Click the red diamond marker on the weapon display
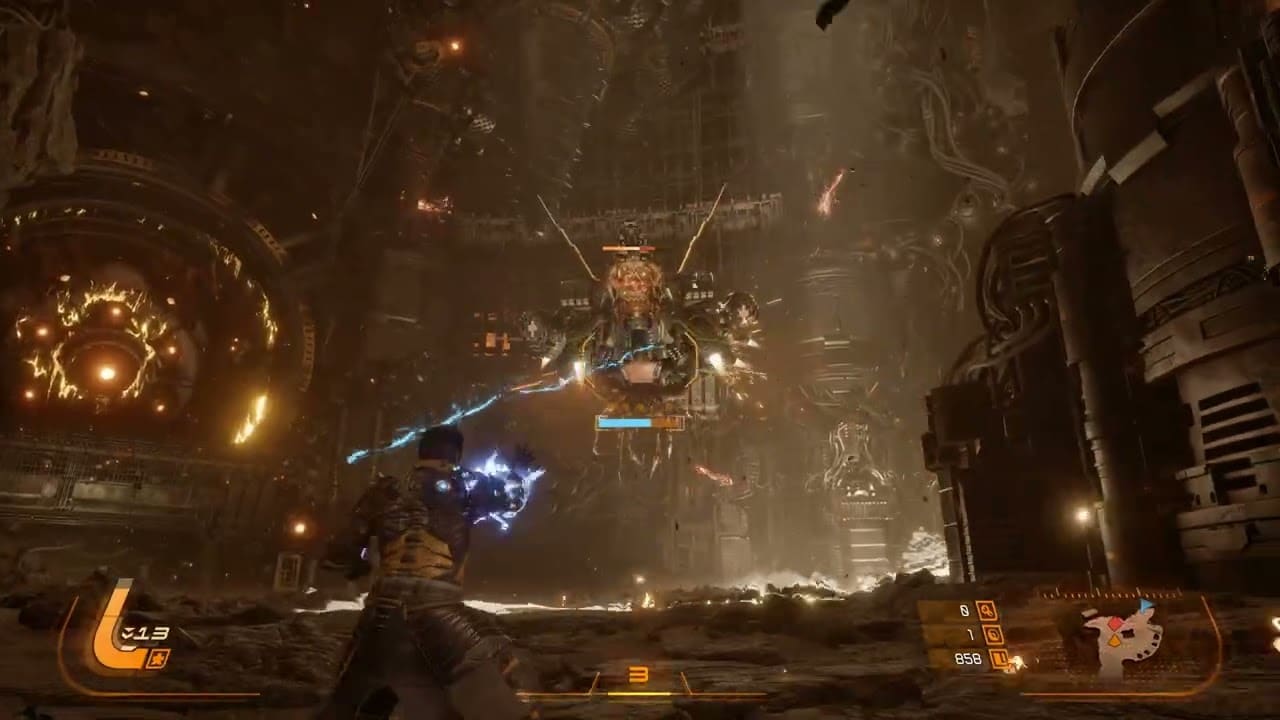The height and width of the screenshot is (720, 1280). pyautogui.click(x=1115, y=623)
